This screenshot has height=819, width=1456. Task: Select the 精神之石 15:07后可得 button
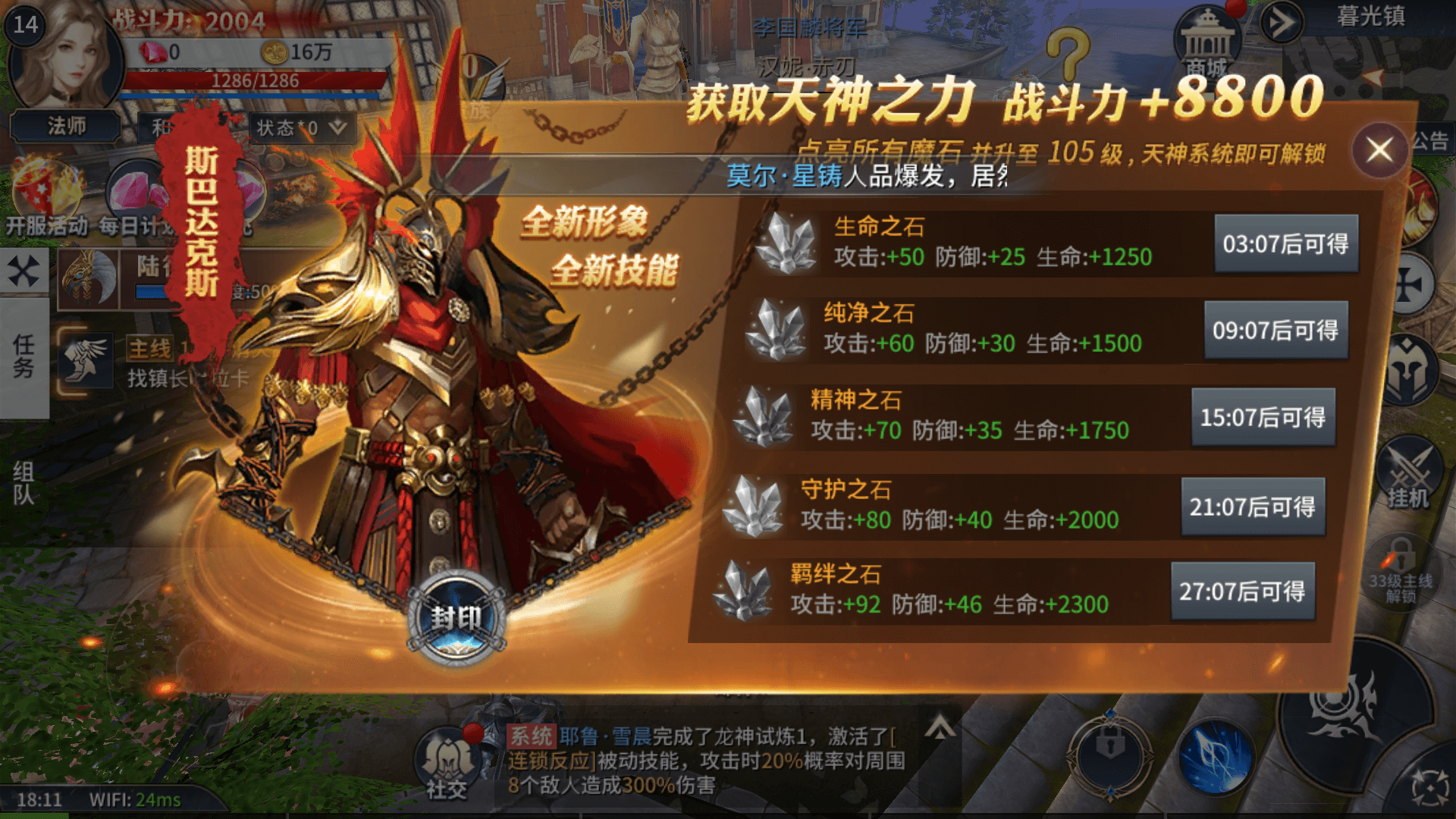click(1263, 417)
